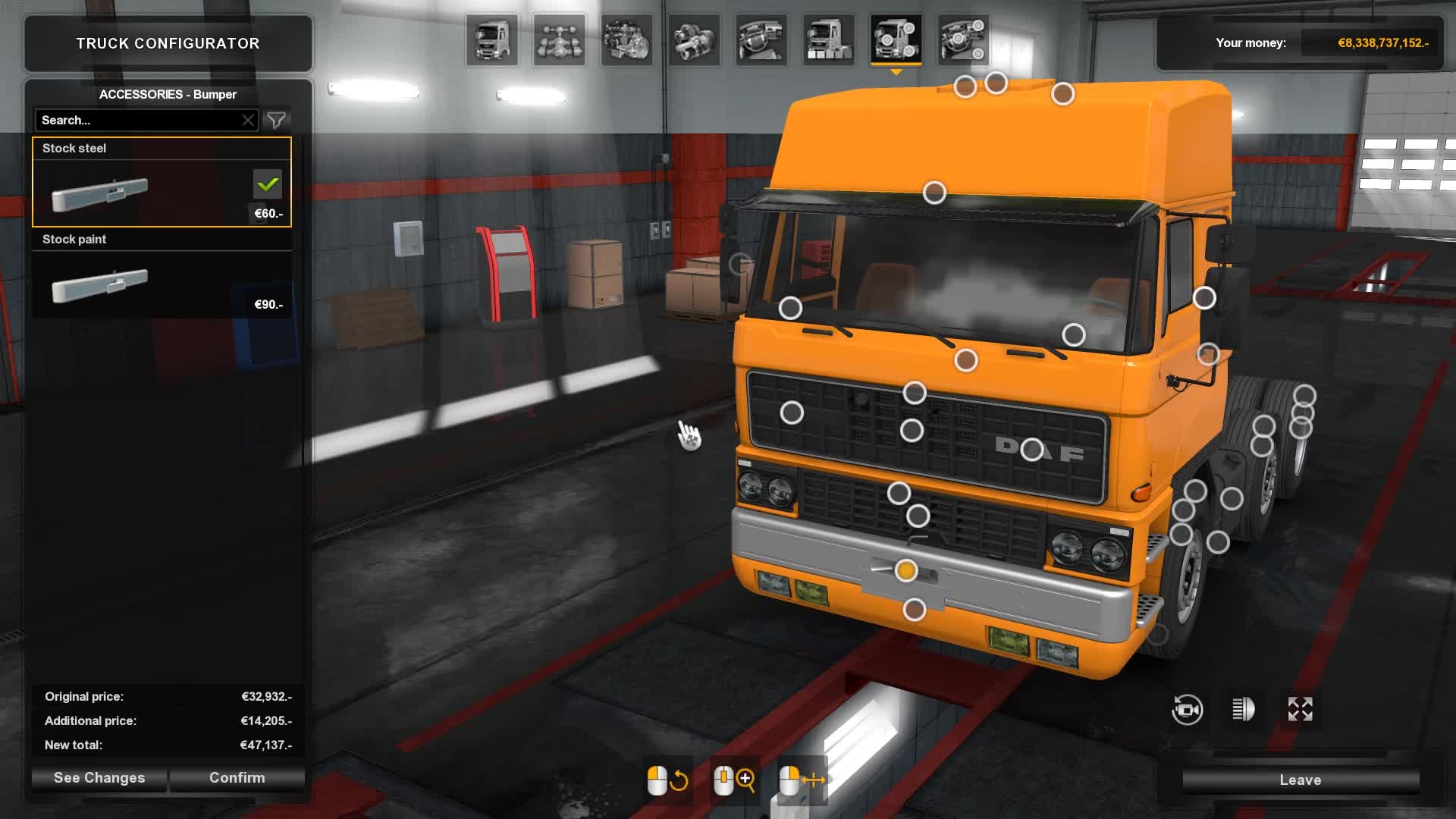Toggle the headlights preview icon

(x=1244, y=708)
